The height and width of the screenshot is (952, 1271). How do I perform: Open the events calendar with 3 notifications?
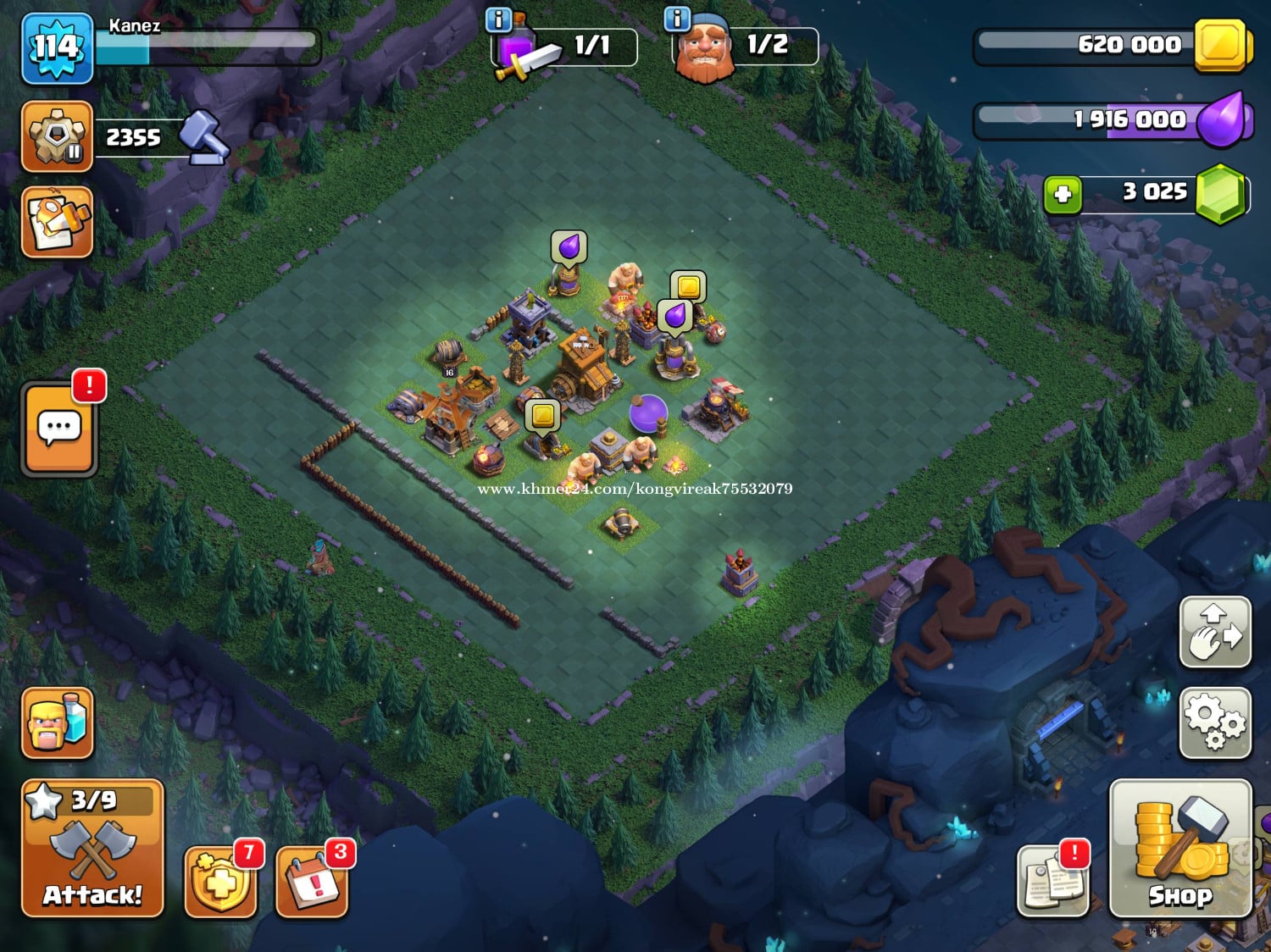[312, 882]
